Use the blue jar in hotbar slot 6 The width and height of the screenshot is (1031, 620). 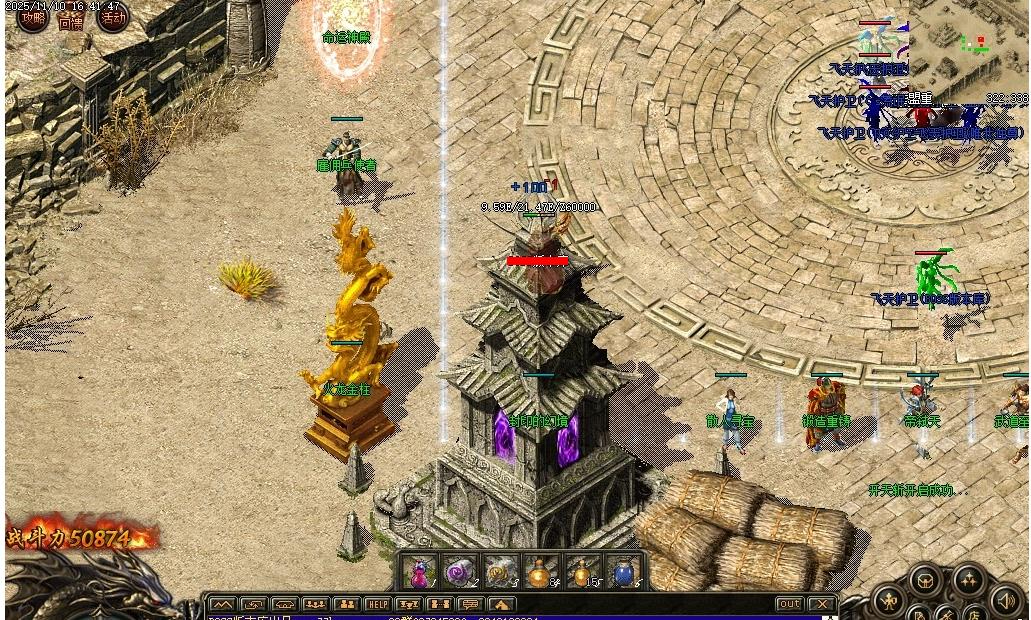[622, 573]
